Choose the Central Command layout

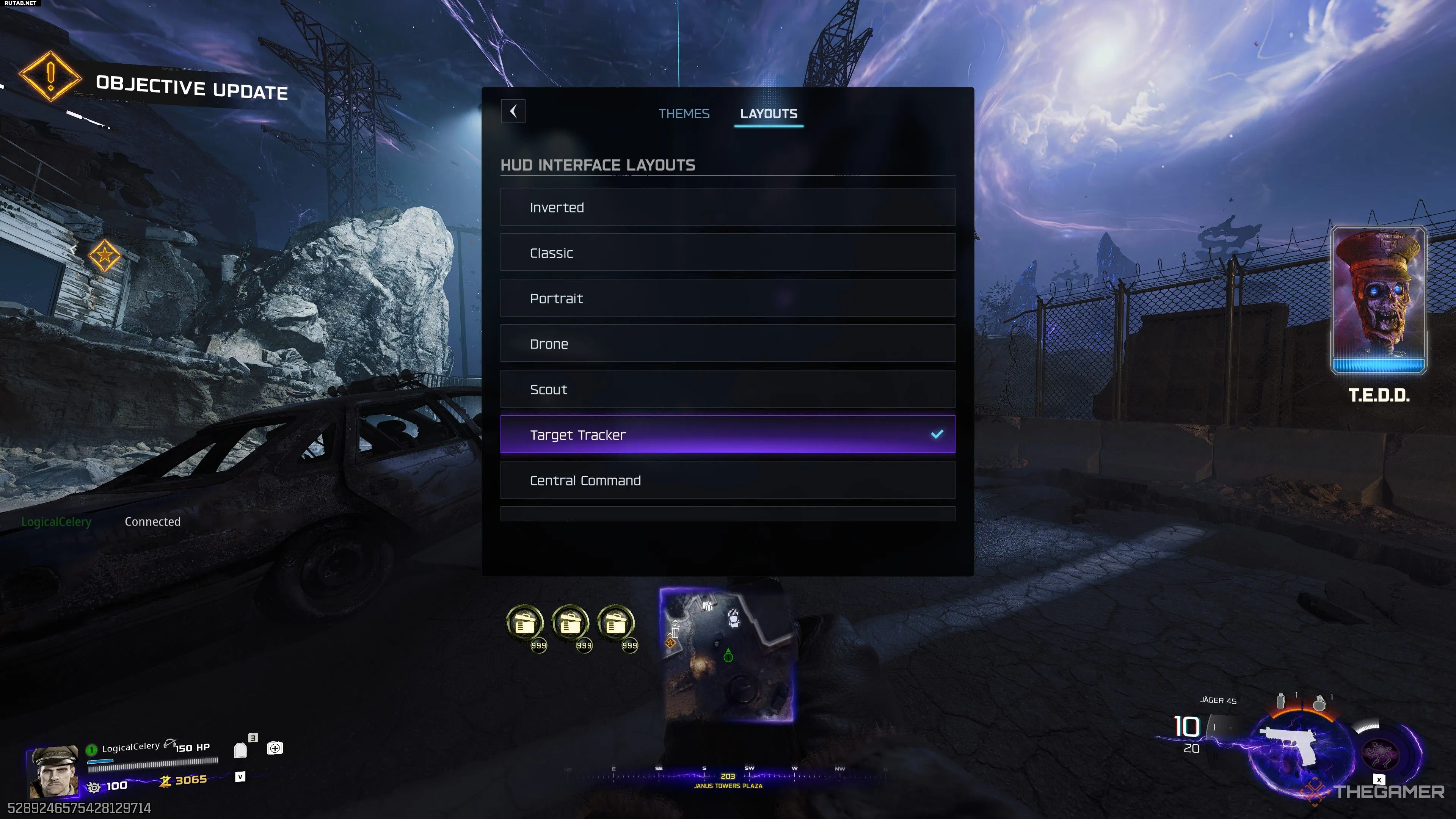(727, 480)
